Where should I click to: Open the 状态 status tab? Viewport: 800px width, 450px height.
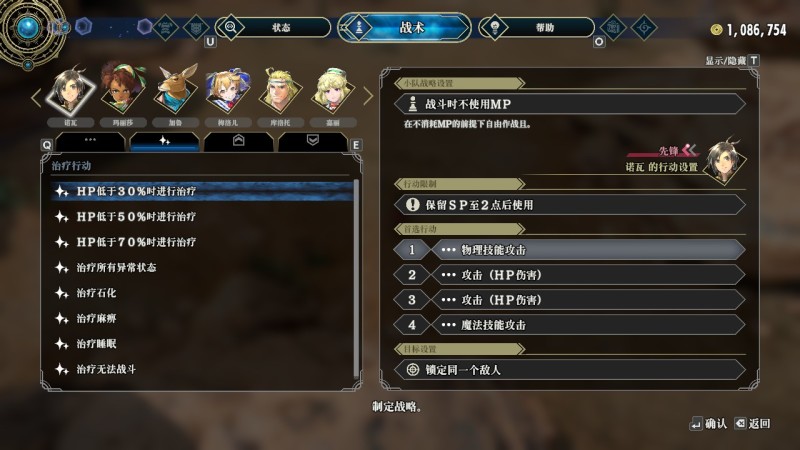280,27
